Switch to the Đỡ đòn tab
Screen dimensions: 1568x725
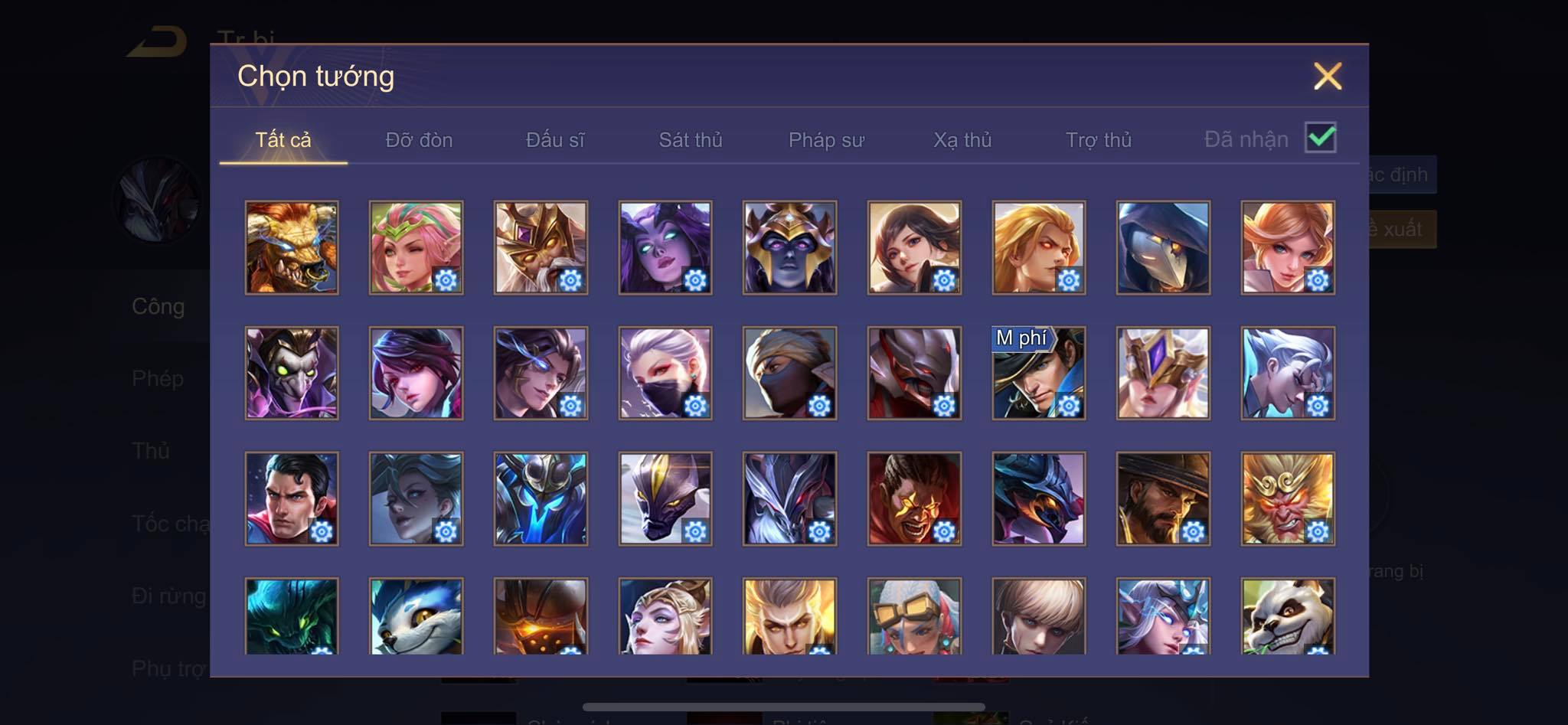[x=419, y=140]
